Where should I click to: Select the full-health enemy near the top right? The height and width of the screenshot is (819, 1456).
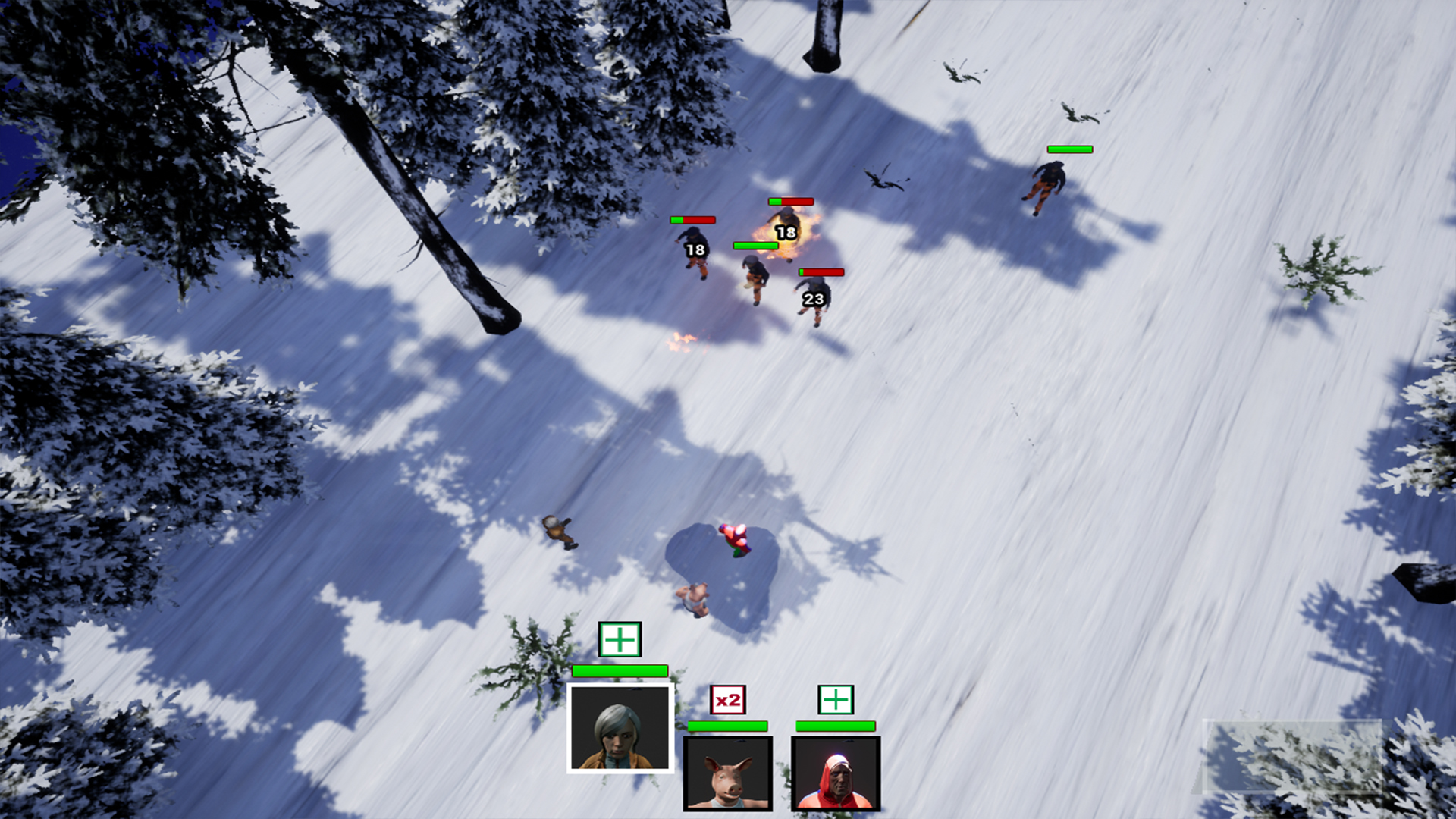pos(1049,182)
